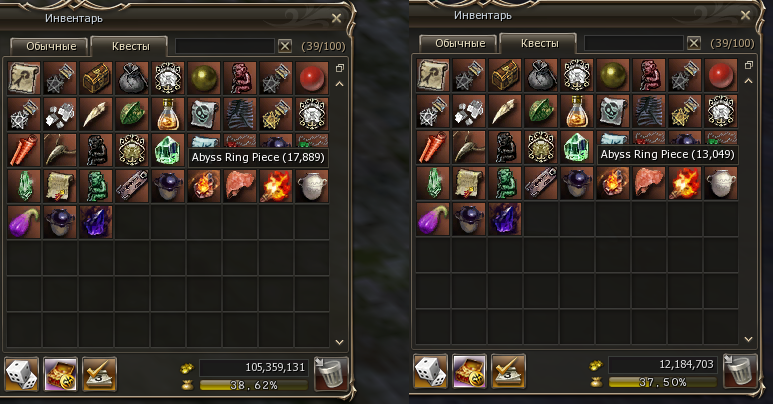Use the trash bin beside the 105,359,131 adena count

[x=330, y=375]
